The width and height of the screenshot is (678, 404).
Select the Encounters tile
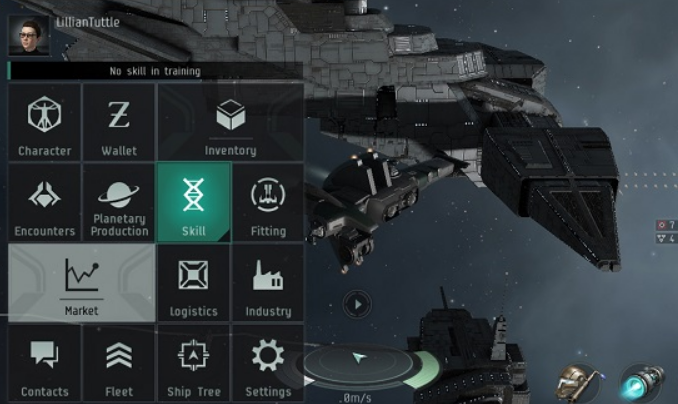(x=44, y=202)
